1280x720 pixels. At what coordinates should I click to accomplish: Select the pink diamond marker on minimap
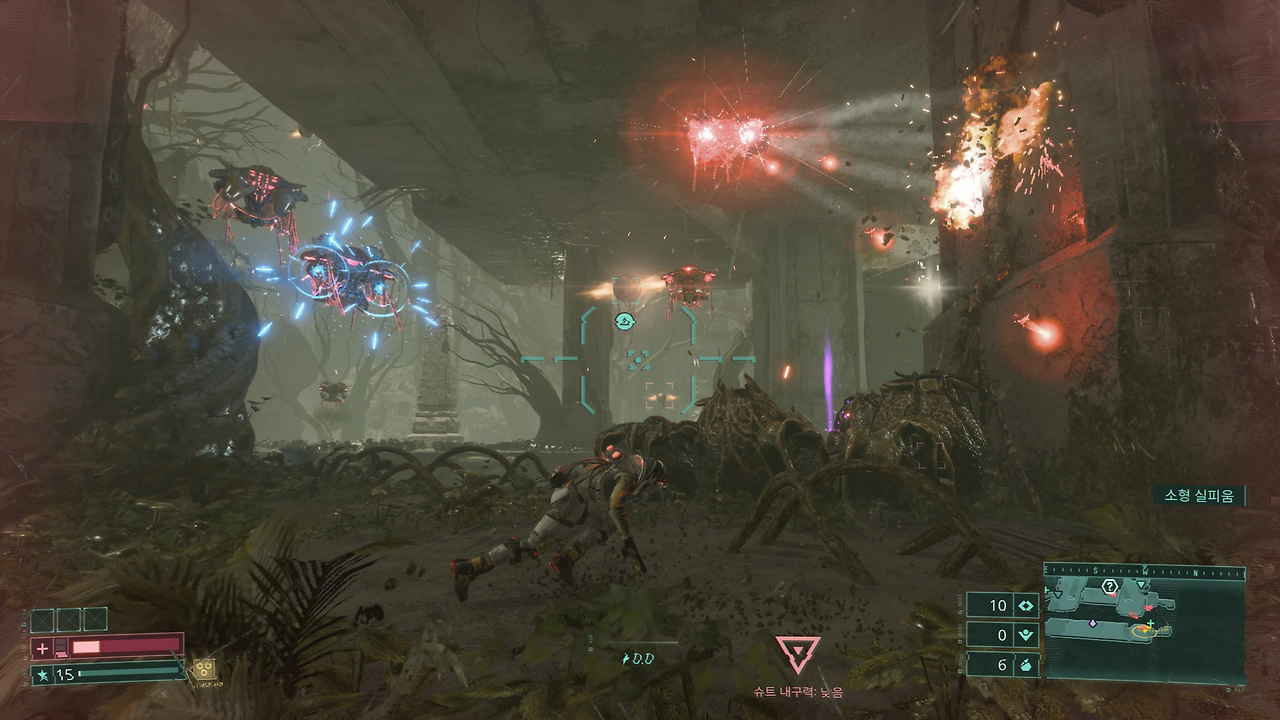tap(1093, 623)
